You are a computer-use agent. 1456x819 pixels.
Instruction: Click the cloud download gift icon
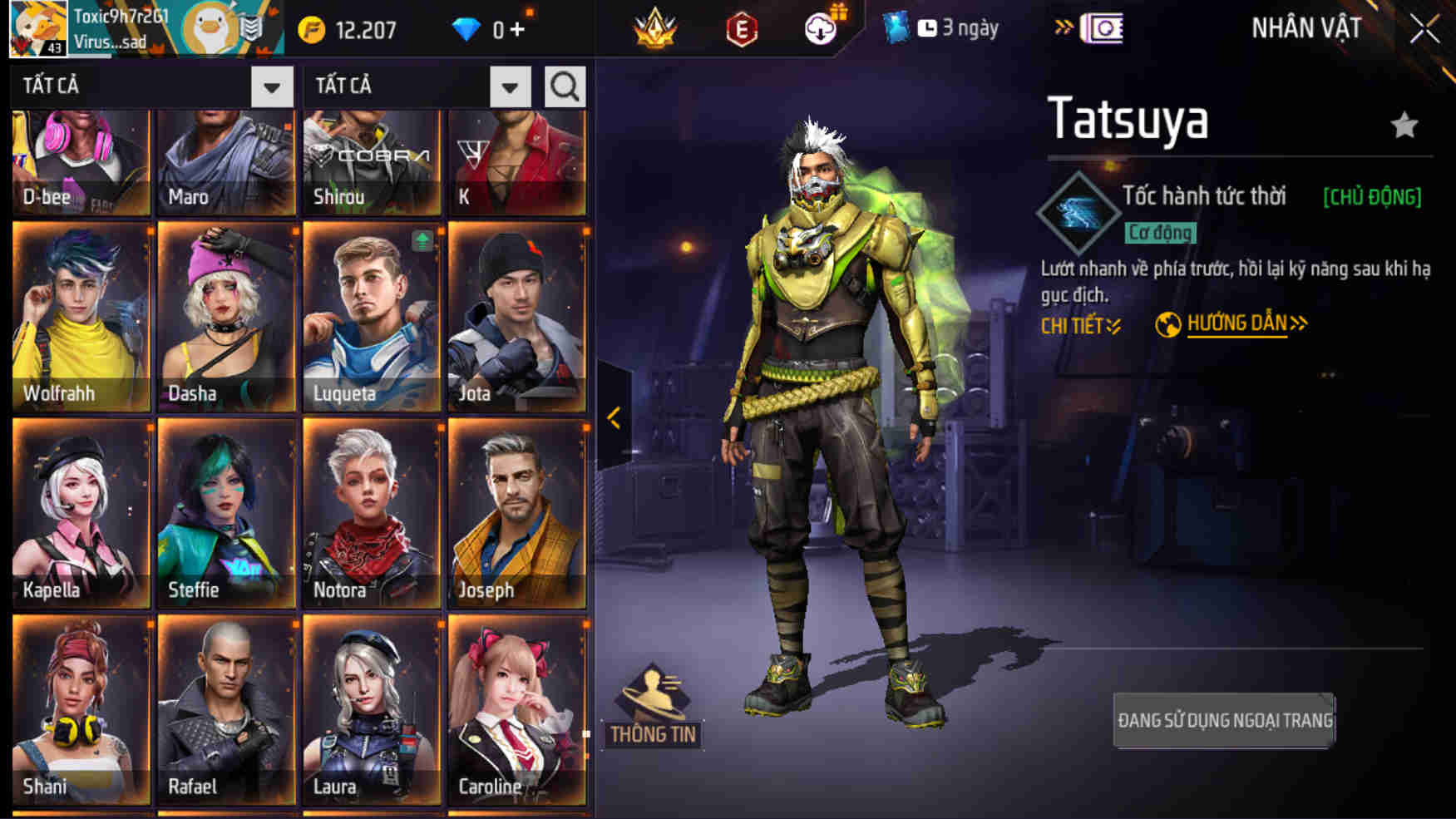pyautogui.click(x=819, y=27)
